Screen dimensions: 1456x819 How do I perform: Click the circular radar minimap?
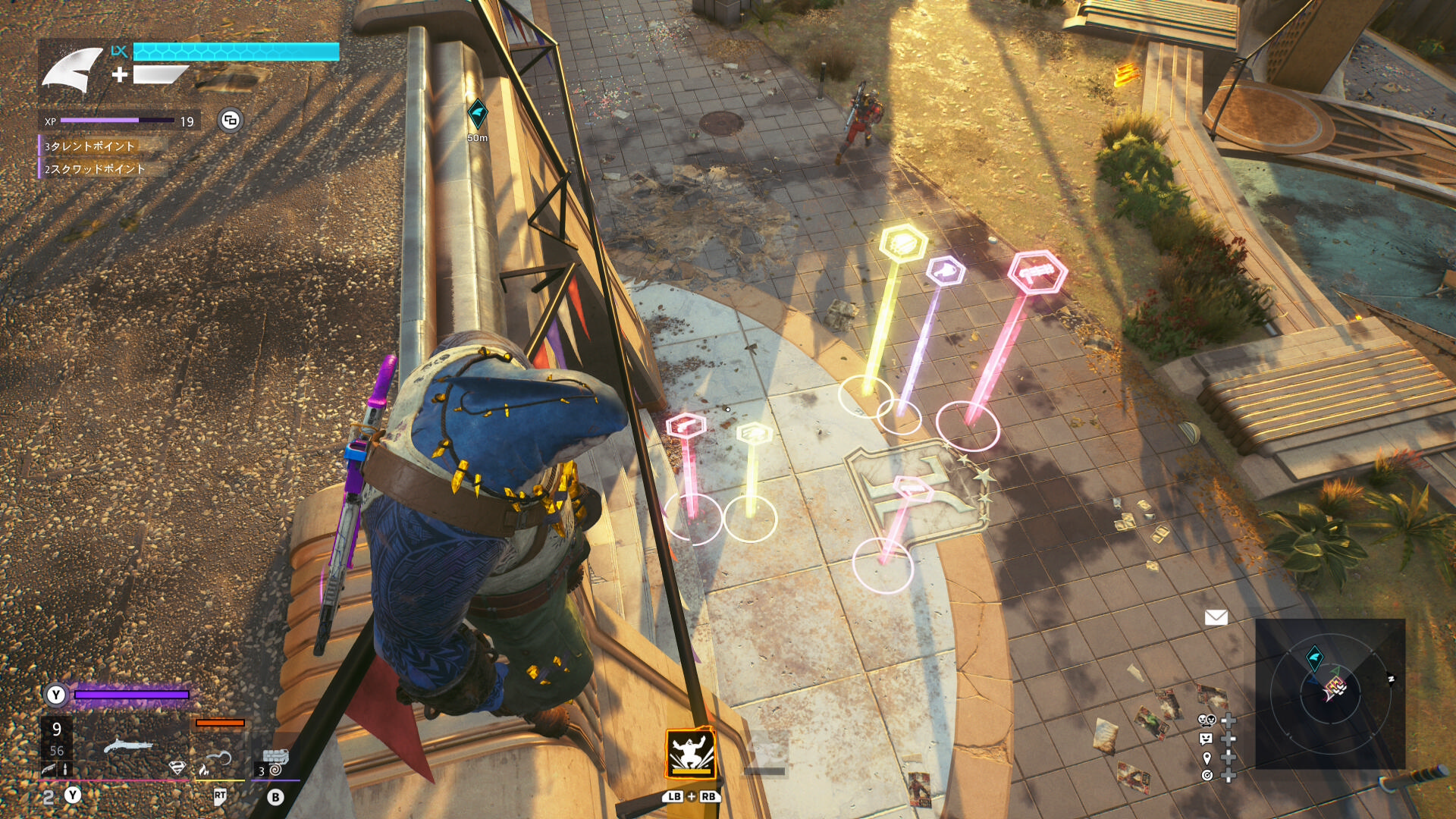tap(1330, 693)
